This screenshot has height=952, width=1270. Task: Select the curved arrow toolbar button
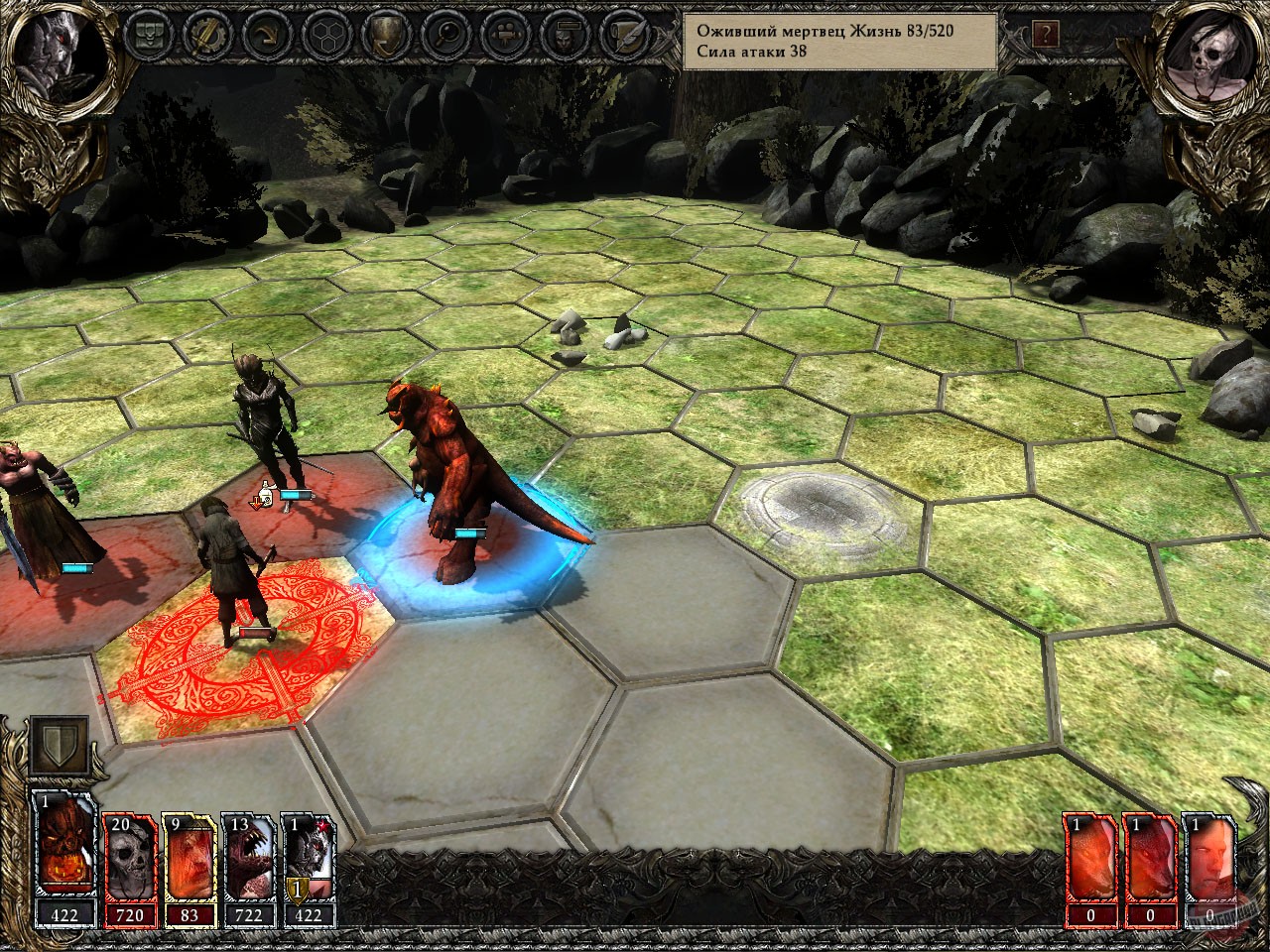click(266, 34)
